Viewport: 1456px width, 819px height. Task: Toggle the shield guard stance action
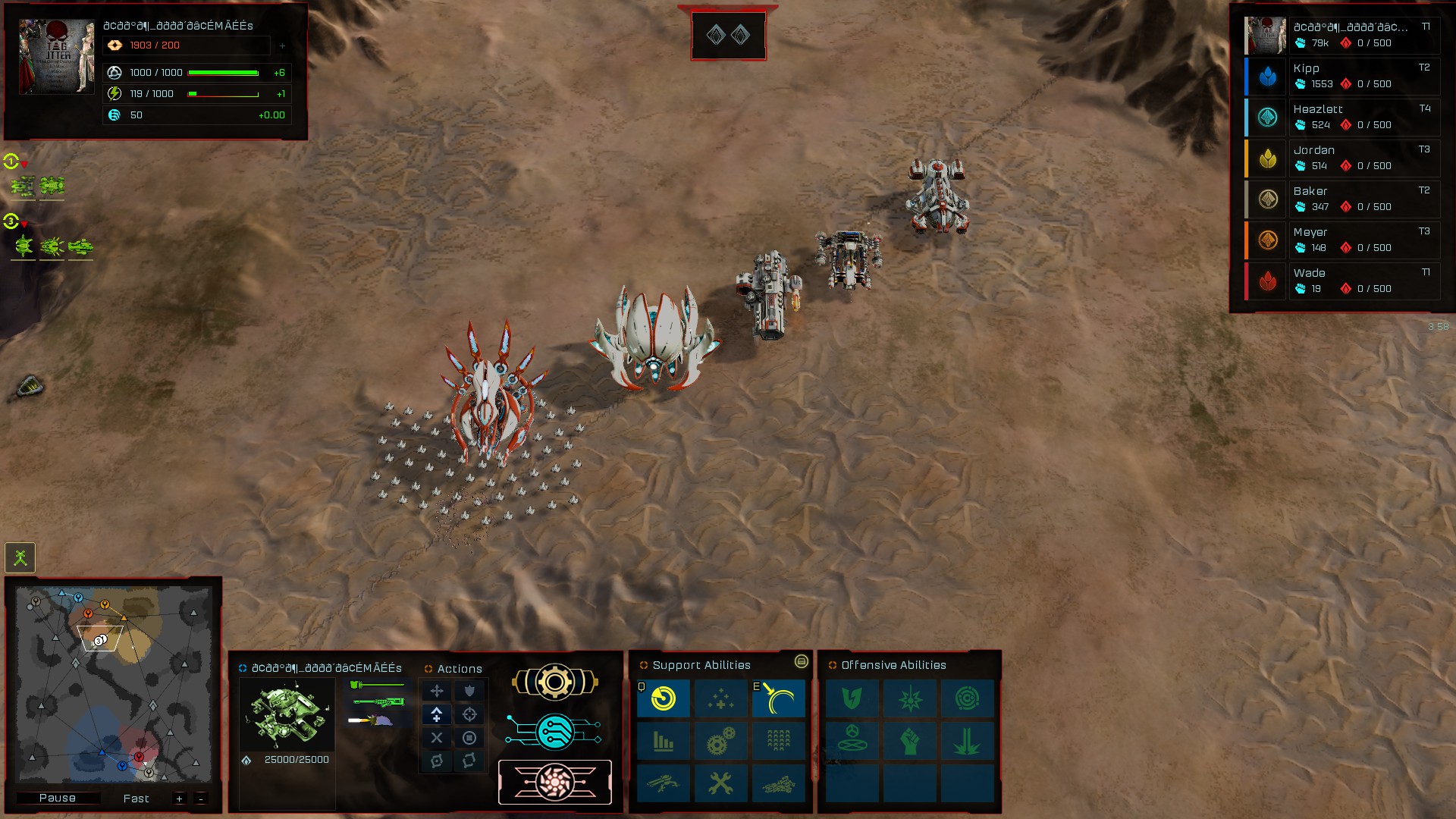point(469,691)
